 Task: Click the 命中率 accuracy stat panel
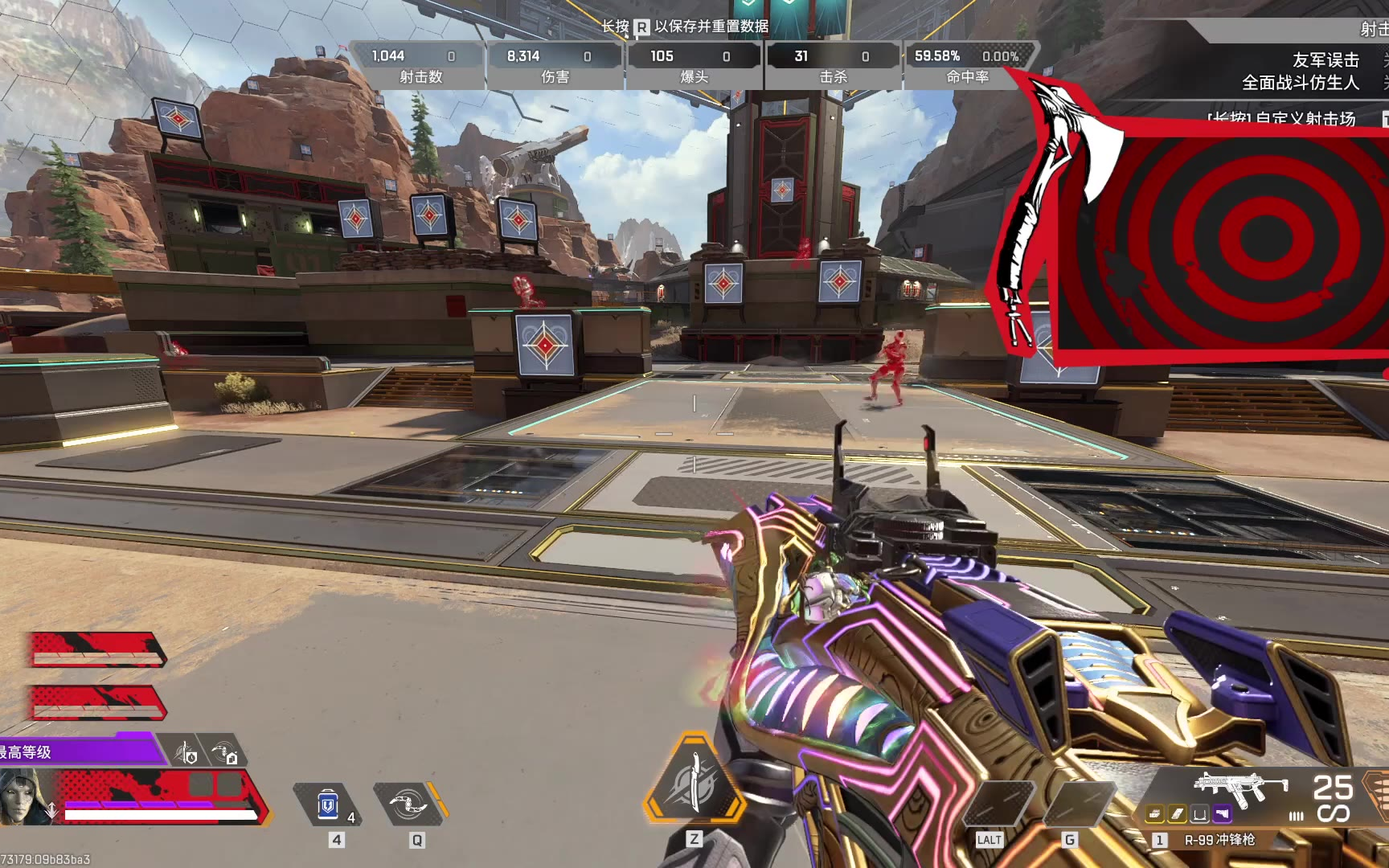(x=968, y=65)
